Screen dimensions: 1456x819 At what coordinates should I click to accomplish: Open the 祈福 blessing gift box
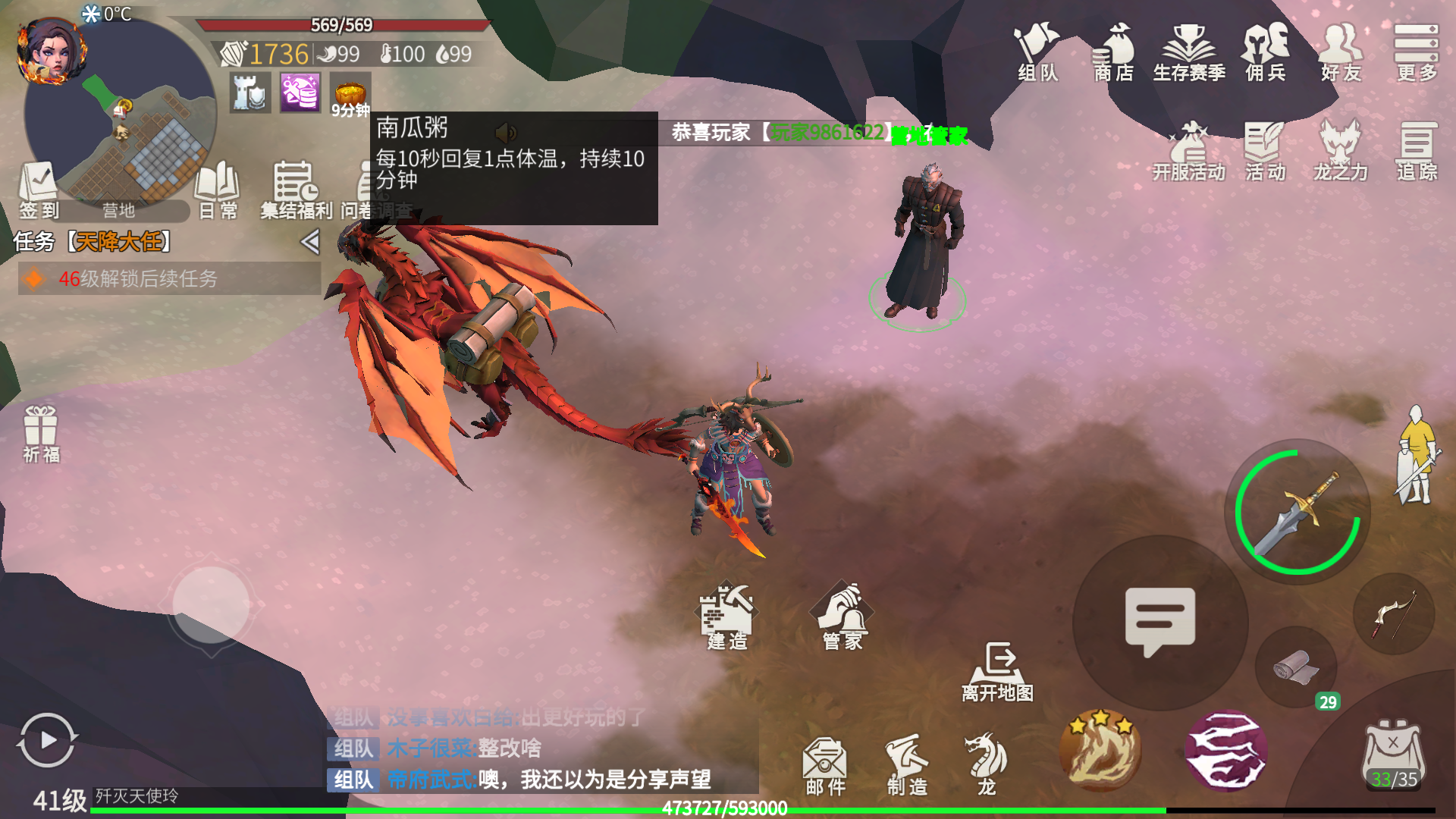41,434
